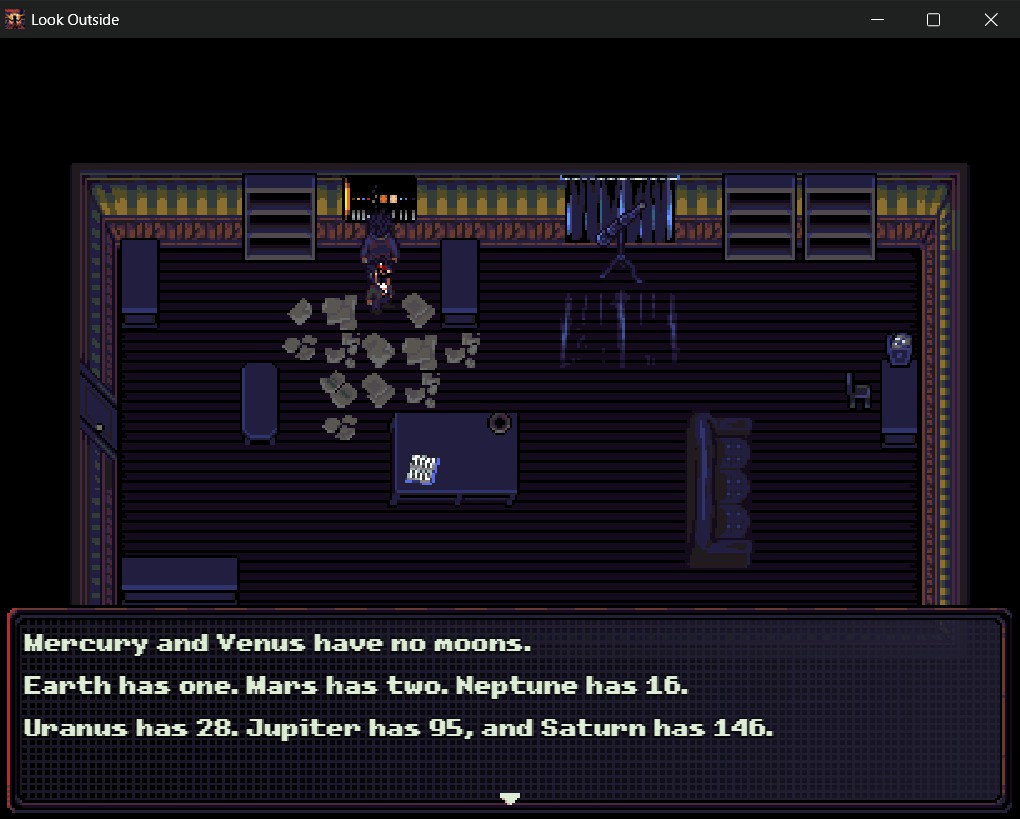
Task: Close the Look Outside window
Action: click(x=991, y=20)
